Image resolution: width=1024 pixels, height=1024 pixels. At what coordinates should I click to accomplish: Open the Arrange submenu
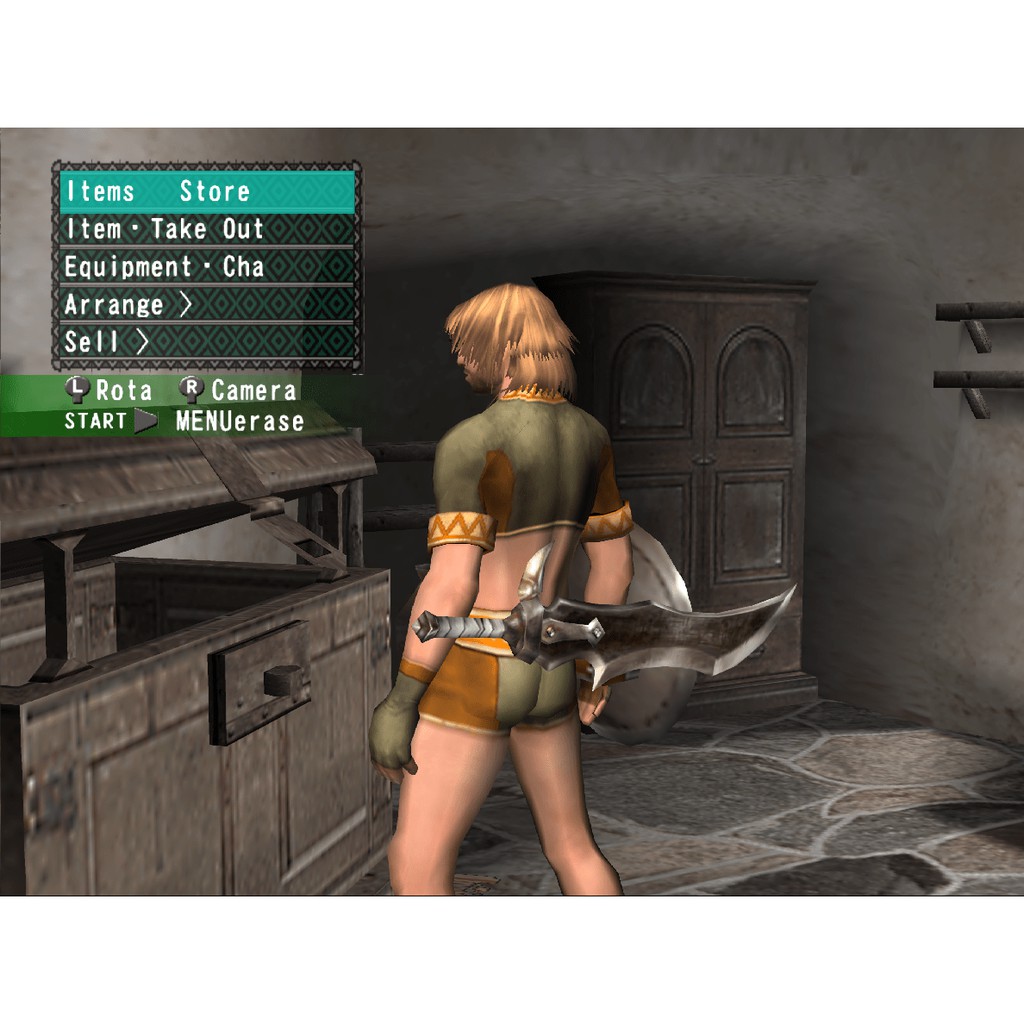207,304
